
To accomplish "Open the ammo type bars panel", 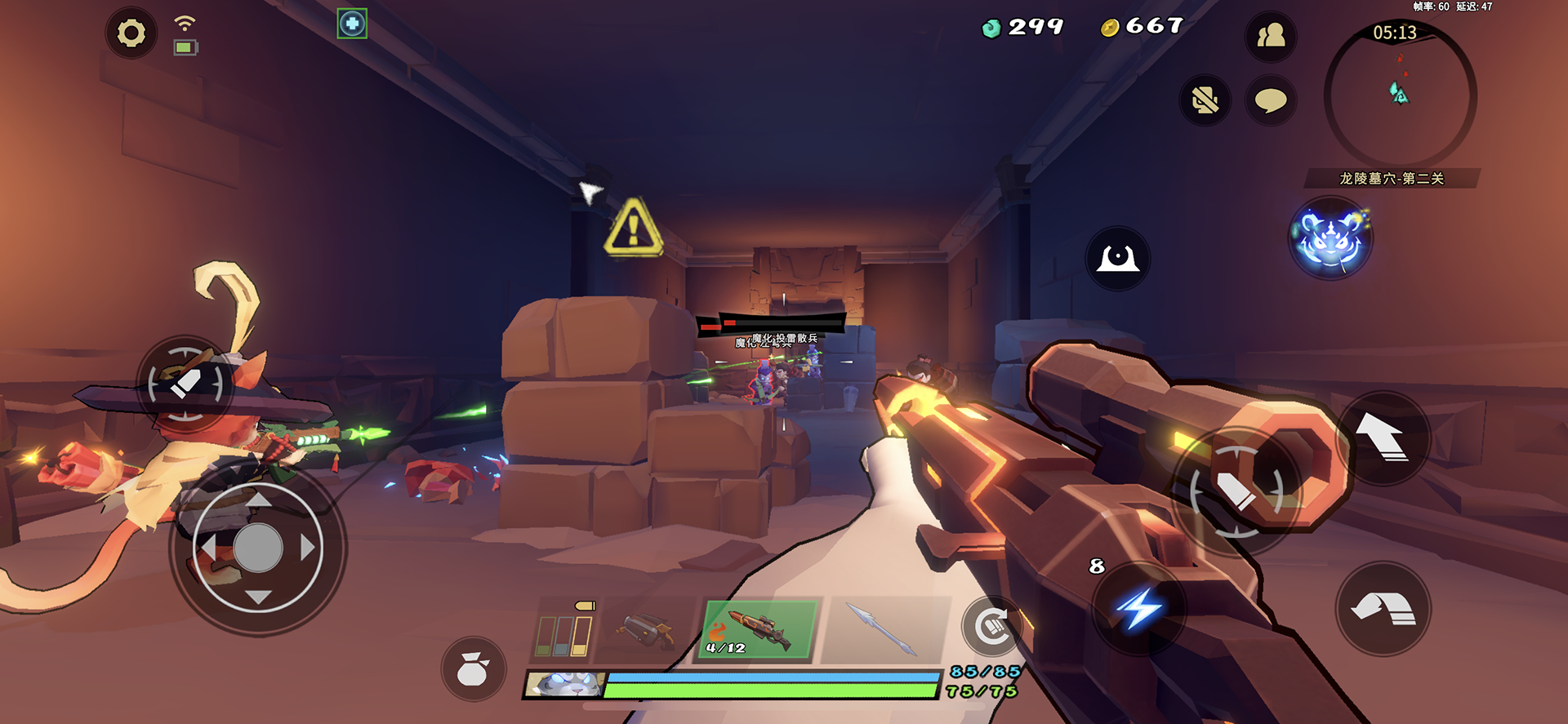I will point(563,633).
